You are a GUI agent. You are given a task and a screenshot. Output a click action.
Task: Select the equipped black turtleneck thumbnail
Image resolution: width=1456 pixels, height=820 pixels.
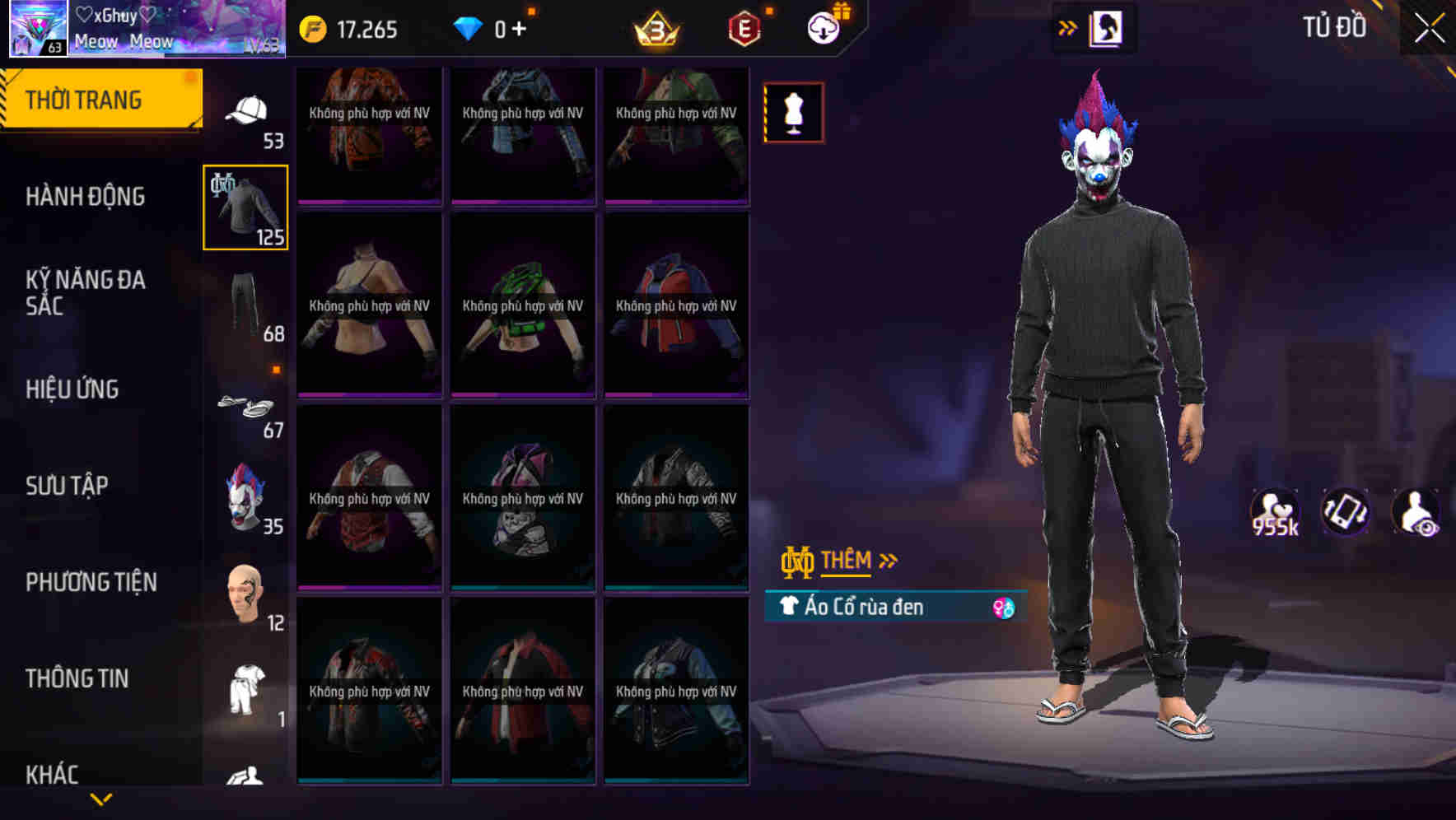tap(245, 207)
